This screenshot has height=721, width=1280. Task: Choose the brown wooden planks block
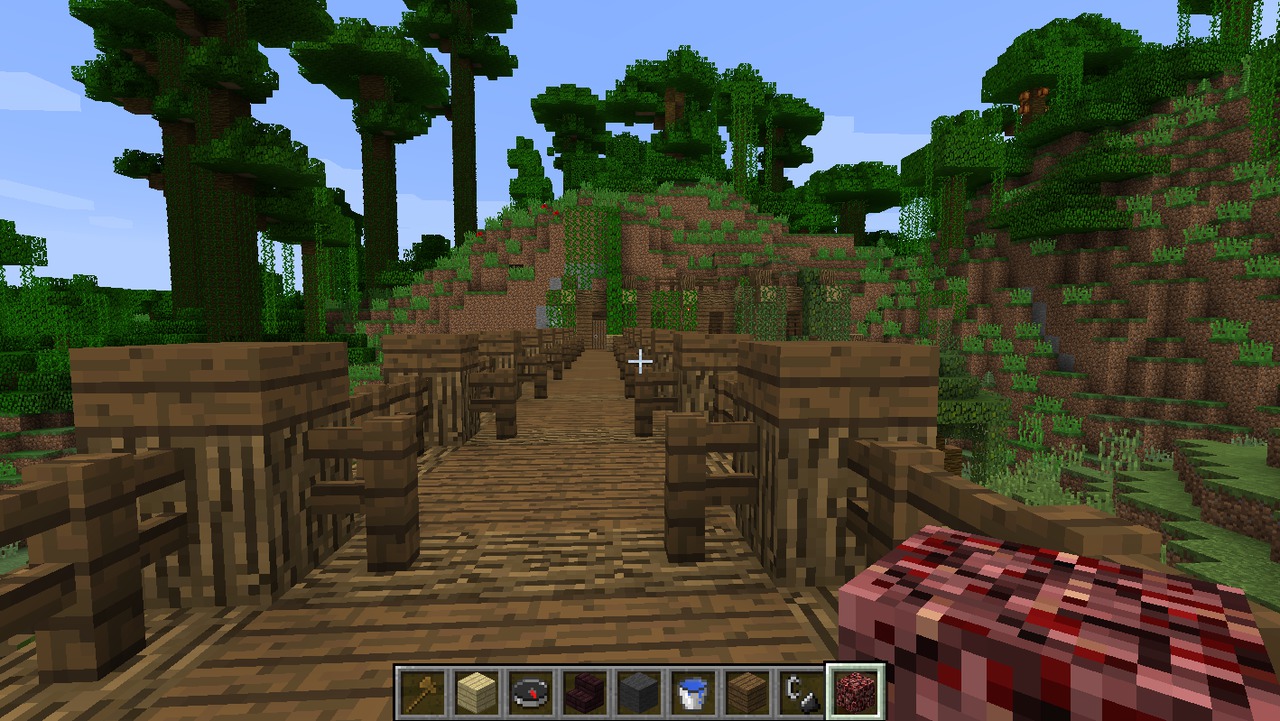pyautogui.click(x=747, y=692)
